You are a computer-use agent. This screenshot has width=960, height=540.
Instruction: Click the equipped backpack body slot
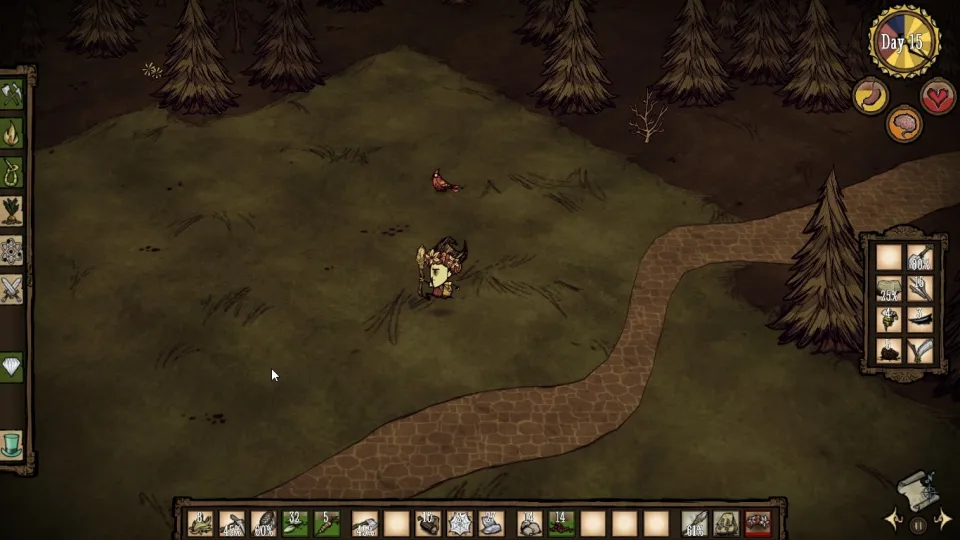click(725, 523)
